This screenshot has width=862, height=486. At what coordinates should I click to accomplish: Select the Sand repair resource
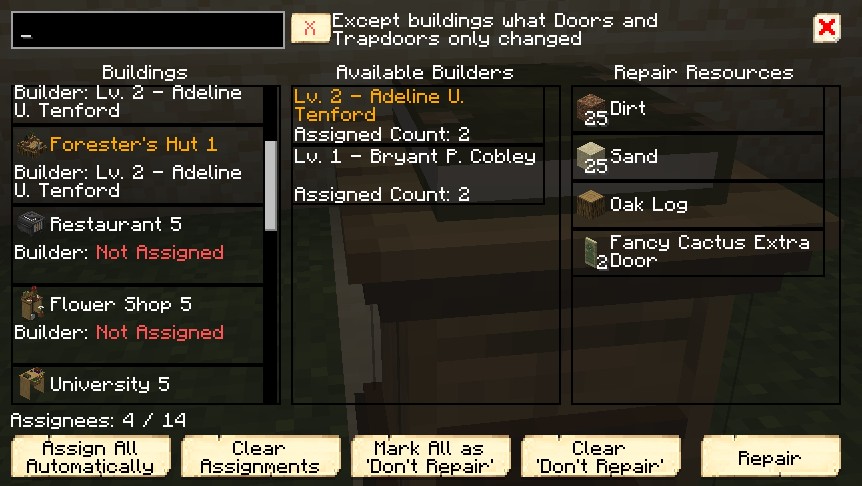point(699,157)
